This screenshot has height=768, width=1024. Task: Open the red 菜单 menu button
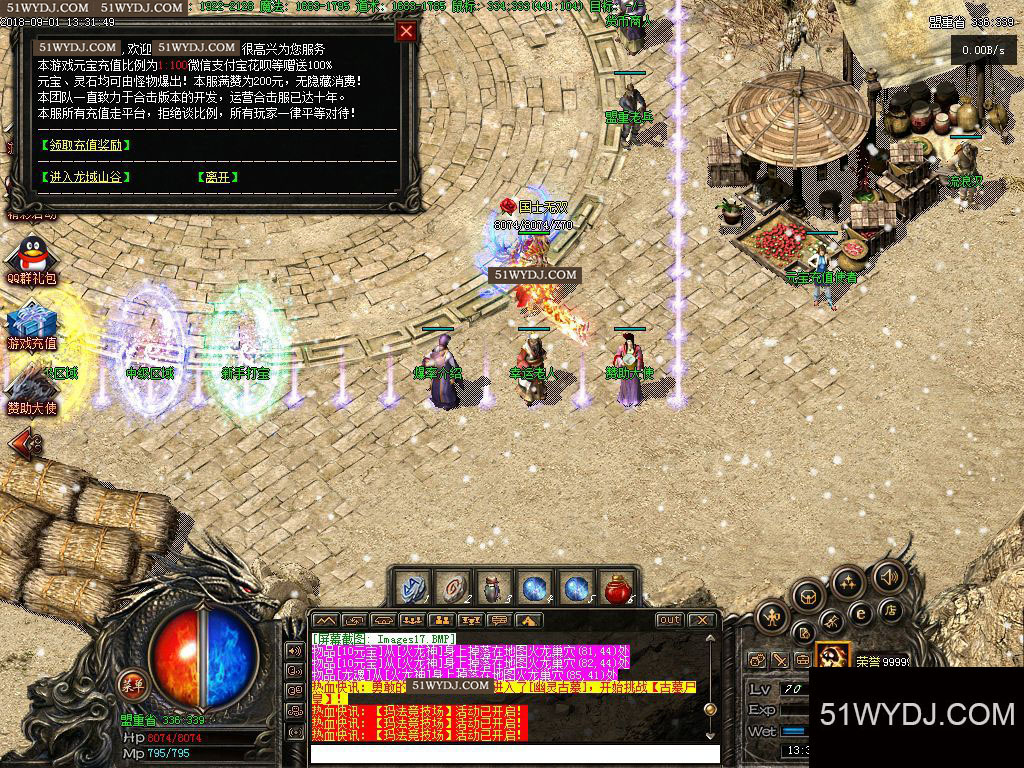point(131,686)
